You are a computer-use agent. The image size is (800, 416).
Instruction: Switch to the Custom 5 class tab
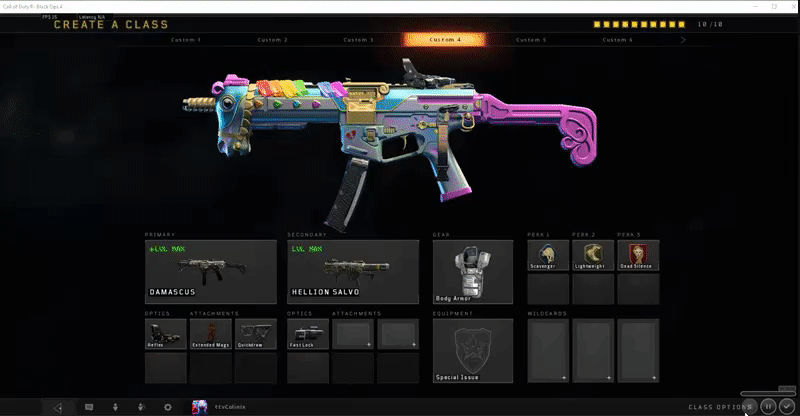(531, 40)
